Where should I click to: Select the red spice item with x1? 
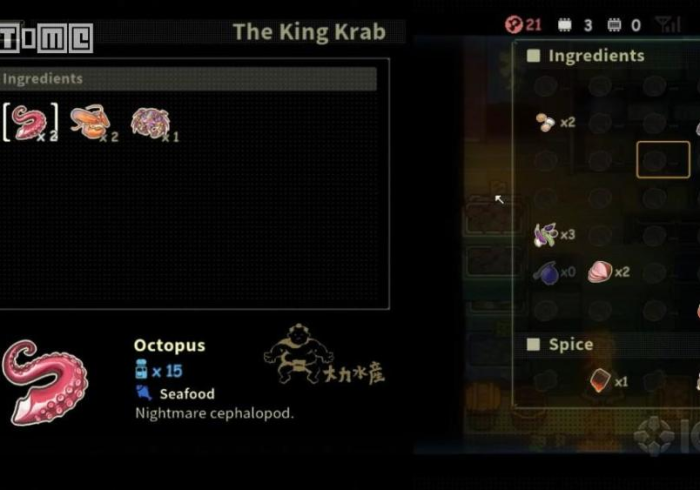coord(600,381)
